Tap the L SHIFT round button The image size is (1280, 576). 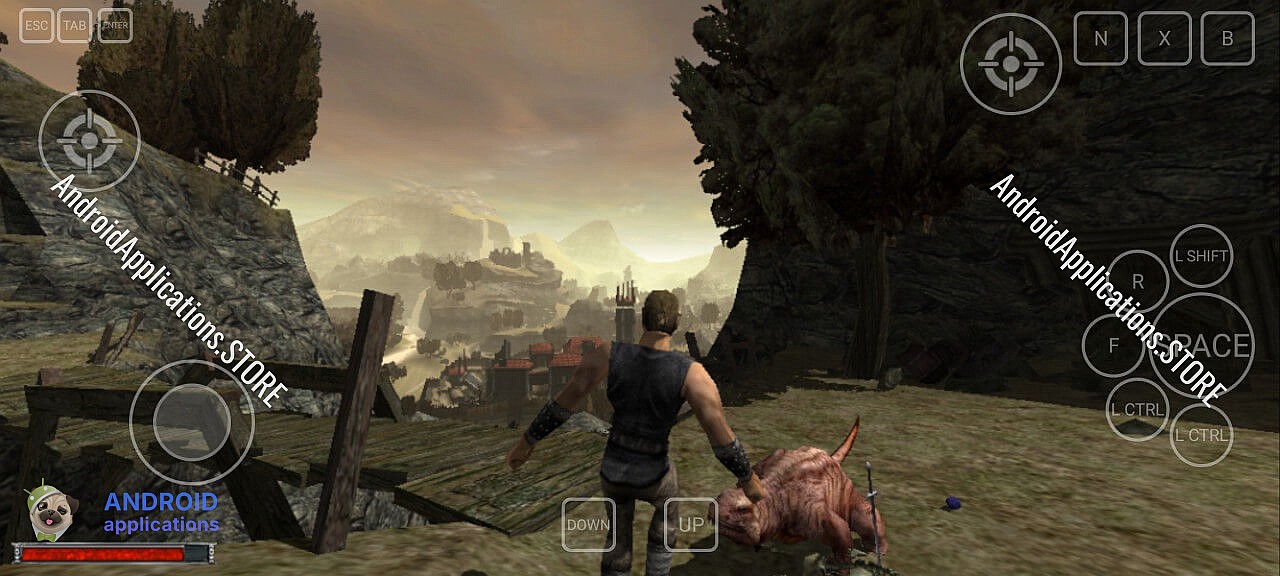(1200, 256)
